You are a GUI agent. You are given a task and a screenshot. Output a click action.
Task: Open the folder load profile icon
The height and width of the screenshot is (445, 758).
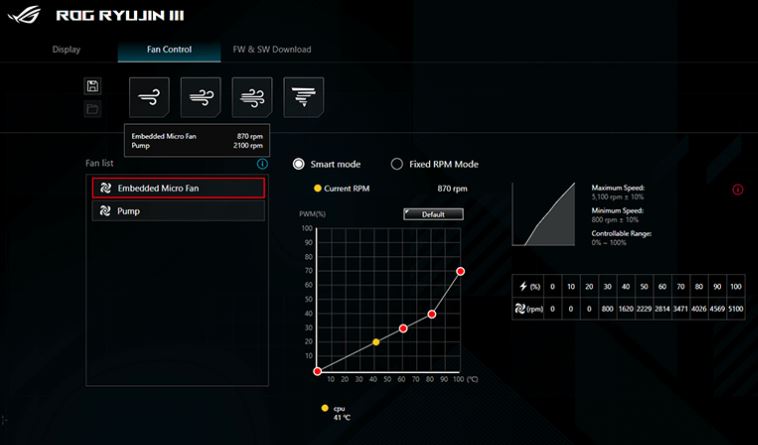[93, 108]
